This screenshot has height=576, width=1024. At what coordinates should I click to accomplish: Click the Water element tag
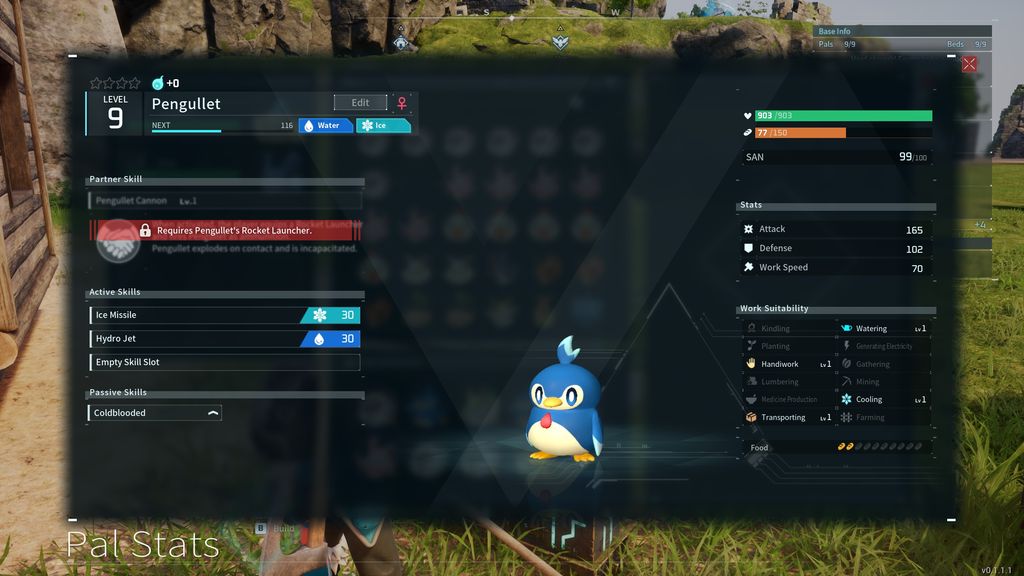326,126
